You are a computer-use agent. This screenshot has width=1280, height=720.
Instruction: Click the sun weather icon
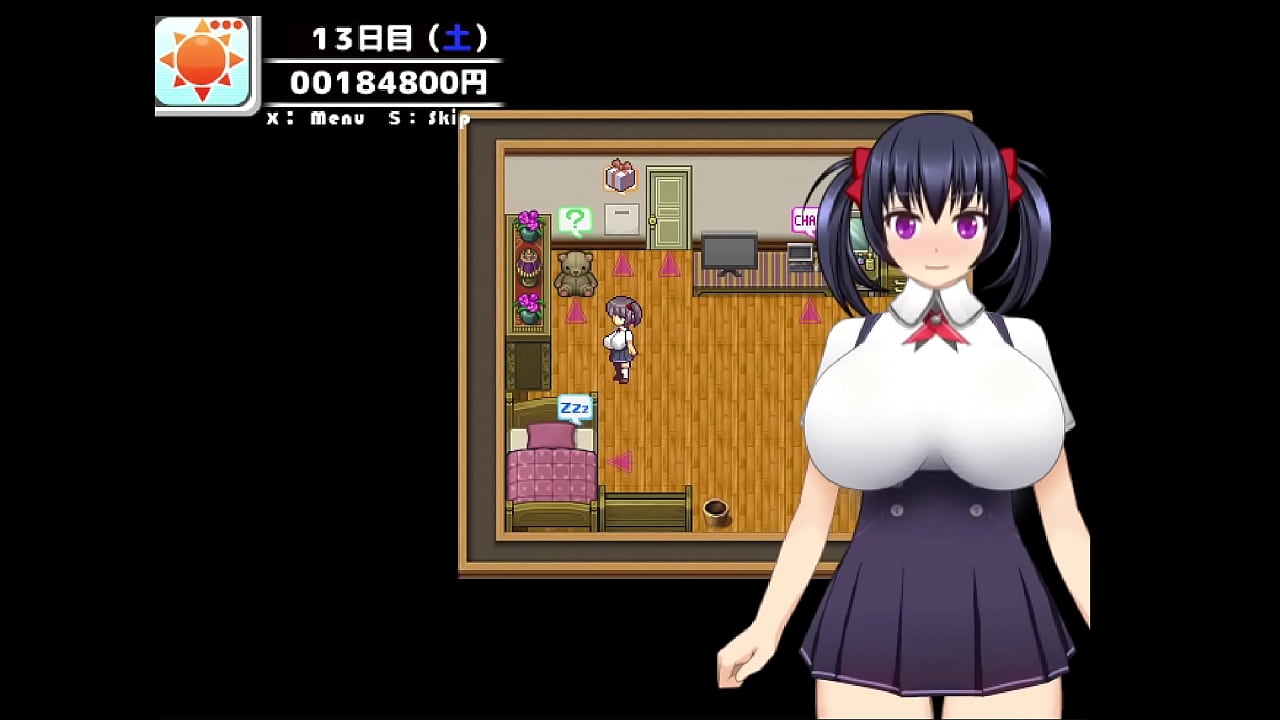[199, 58]
